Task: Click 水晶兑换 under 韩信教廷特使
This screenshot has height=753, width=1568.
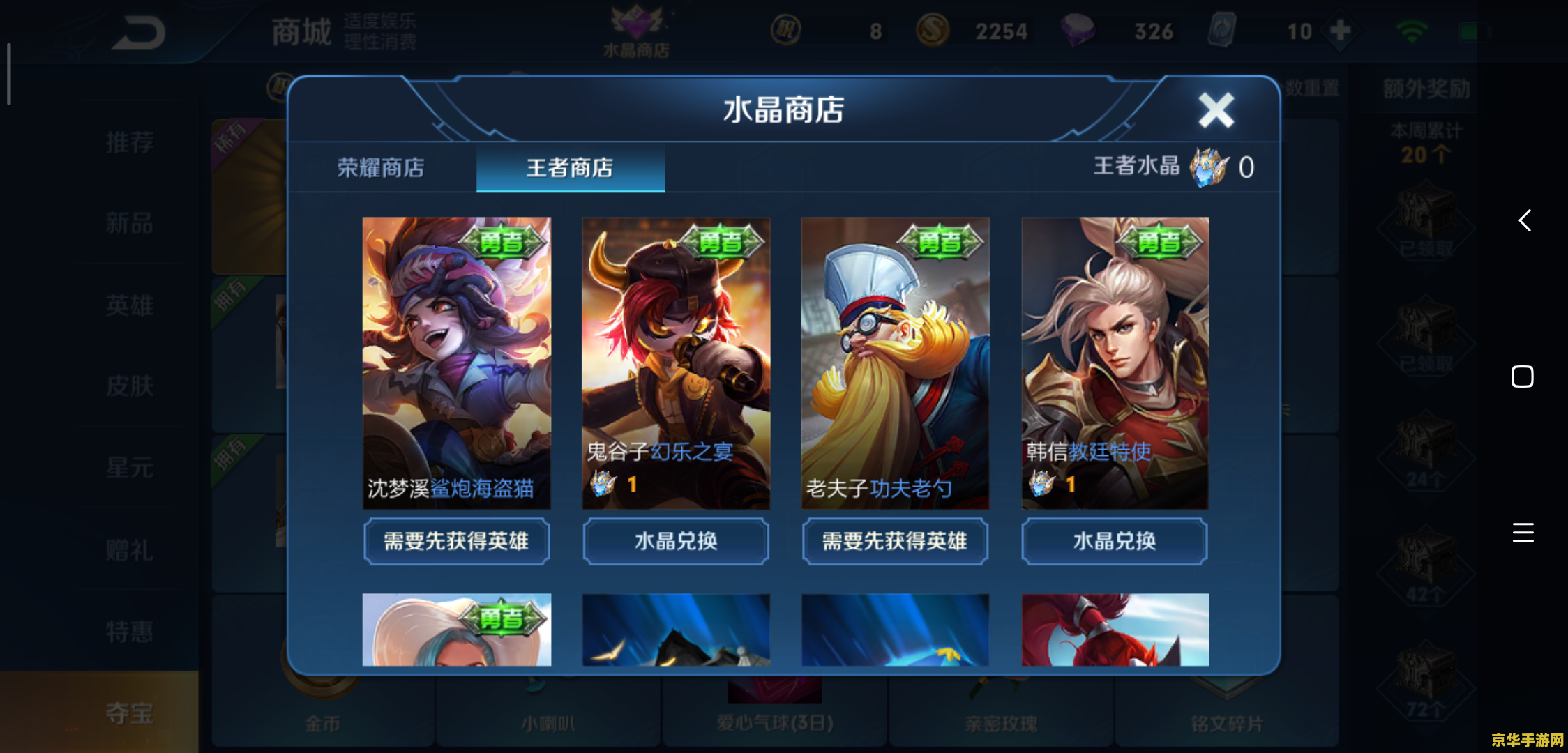Action: [1114, 541]
